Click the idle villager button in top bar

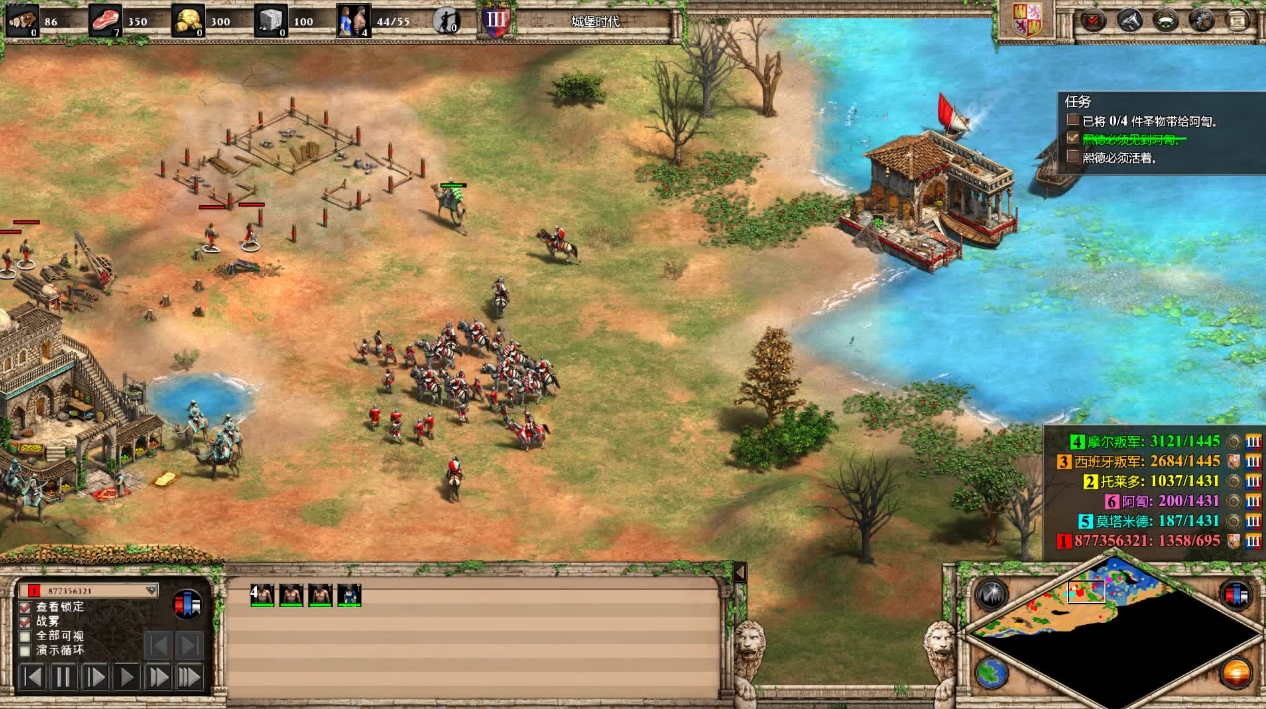click(446, 20)
